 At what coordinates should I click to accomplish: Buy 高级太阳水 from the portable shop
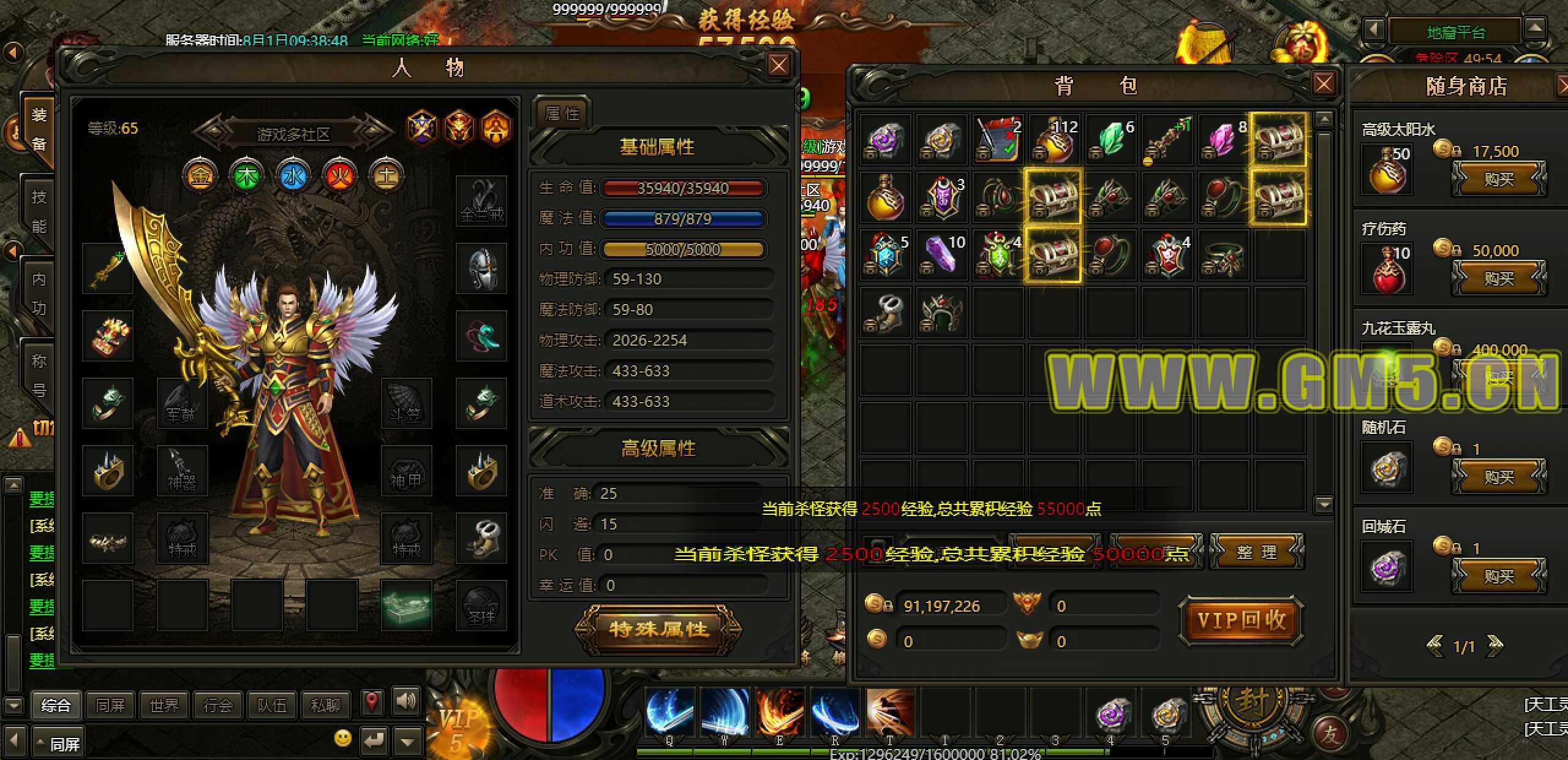pyautogui.click(x=1498, y=179)
